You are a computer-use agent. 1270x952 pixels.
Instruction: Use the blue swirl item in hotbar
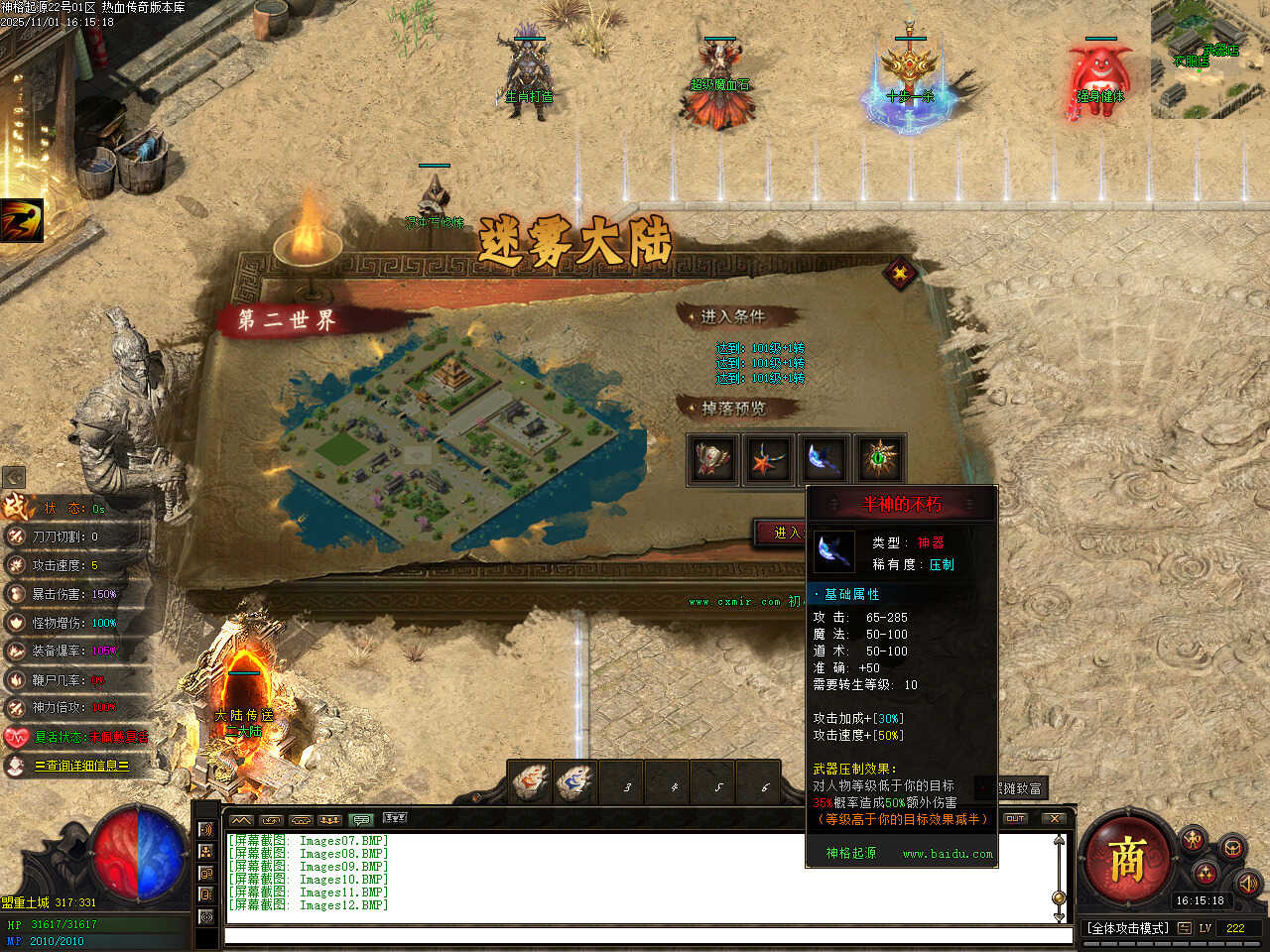pyautogui.click(x=575, y=783)
